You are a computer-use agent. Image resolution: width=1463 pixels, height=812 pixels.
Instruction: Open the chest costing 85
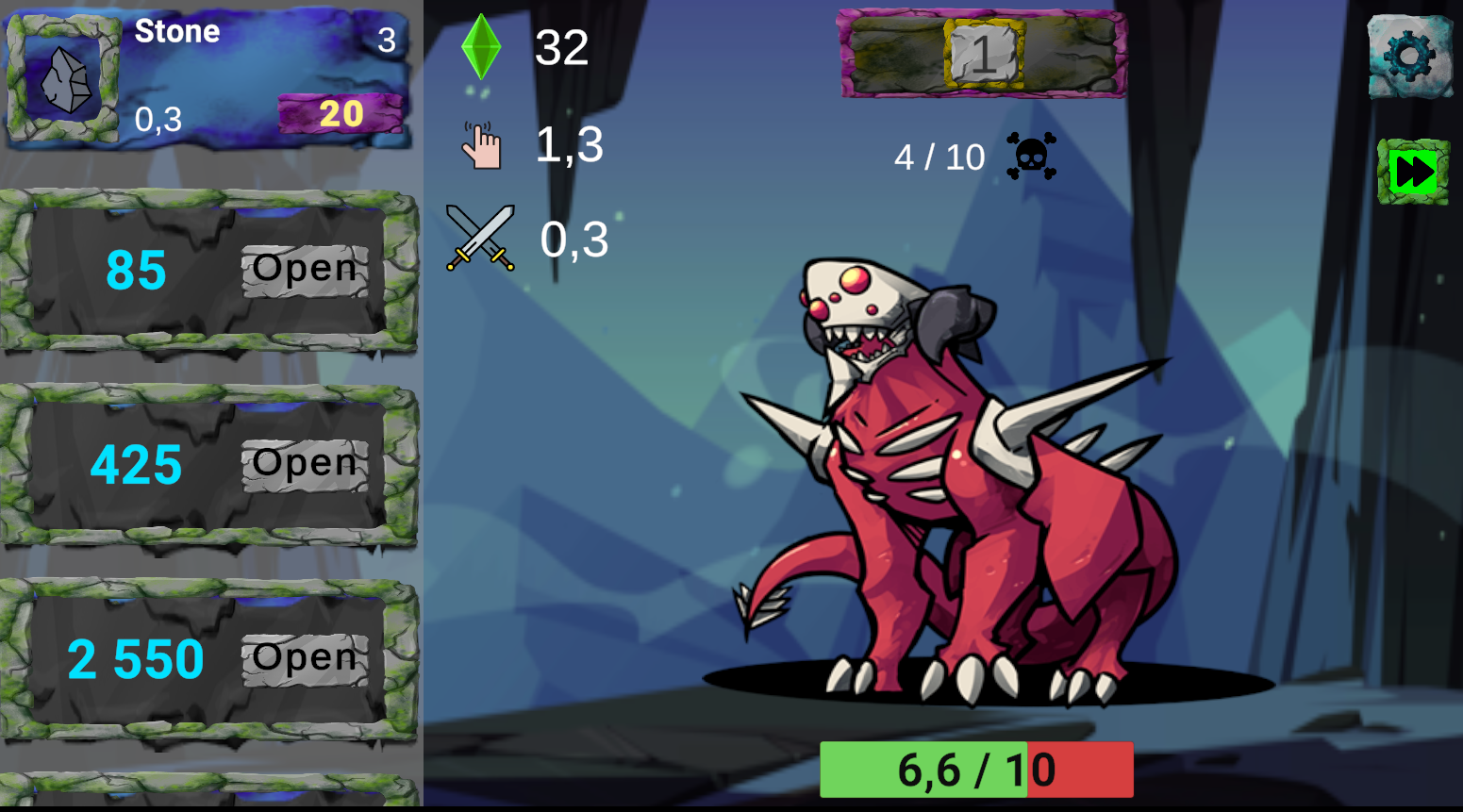[303, 269]
